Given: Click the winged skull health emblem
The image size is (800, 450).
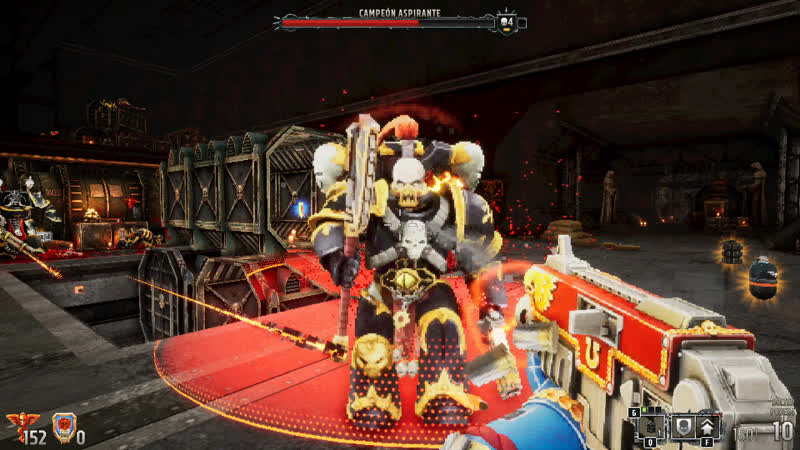Looking at the screenshot, I should click(17, 425).
